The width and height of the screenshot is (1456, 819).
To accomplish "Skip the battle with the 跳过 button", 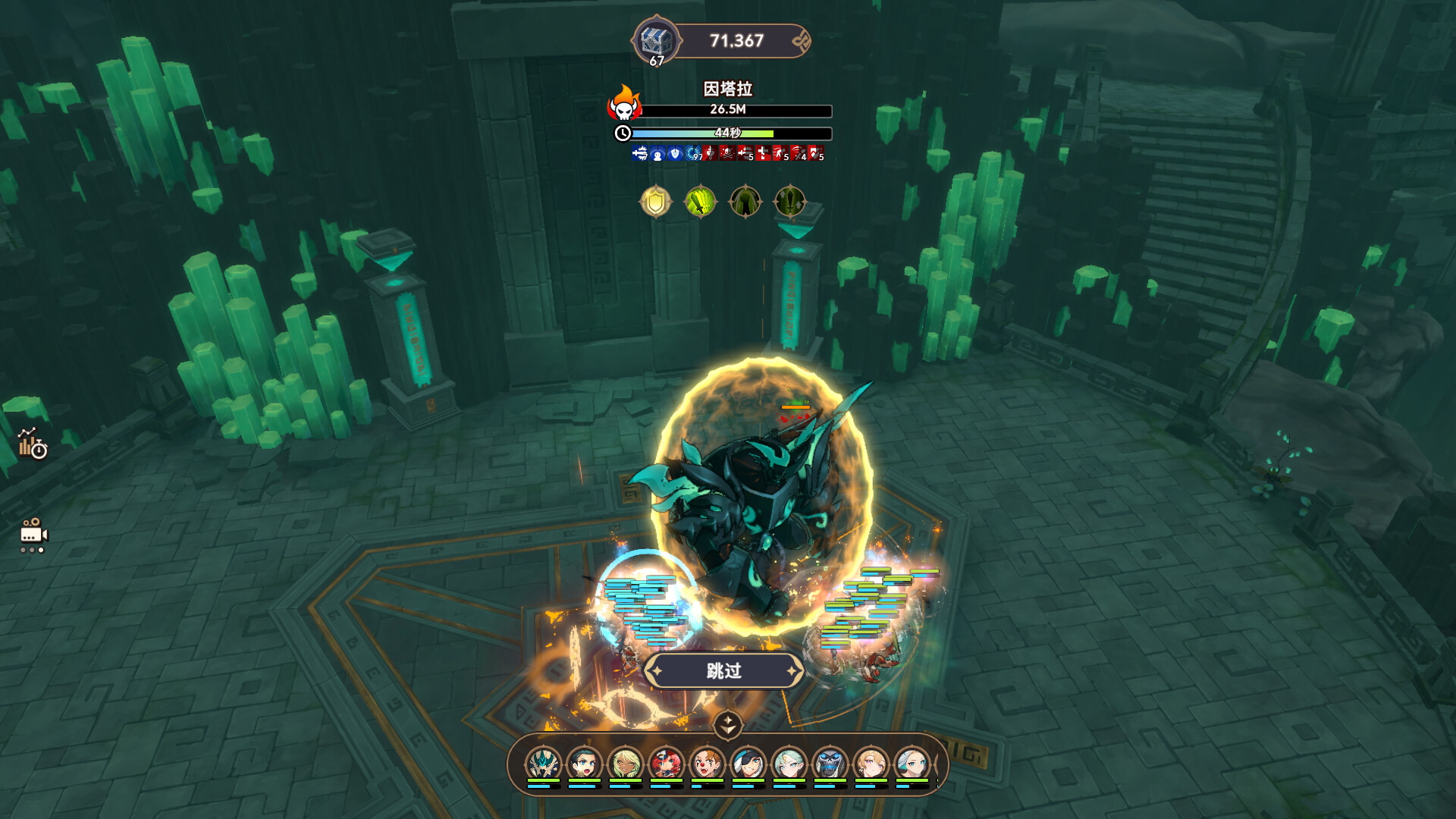I will point(723,671).
